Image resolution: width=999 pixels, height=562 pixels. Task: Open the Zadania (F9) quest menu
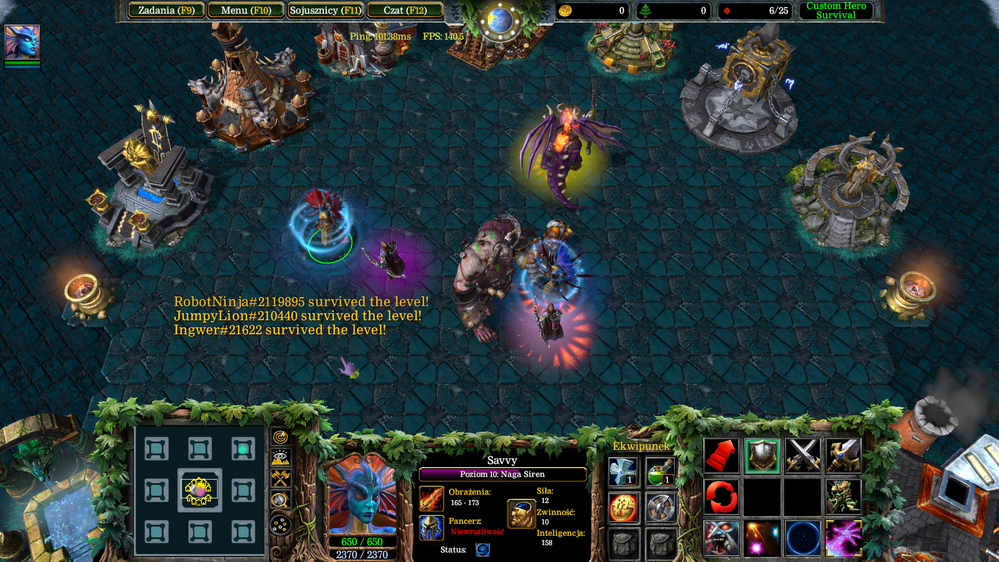166,11
